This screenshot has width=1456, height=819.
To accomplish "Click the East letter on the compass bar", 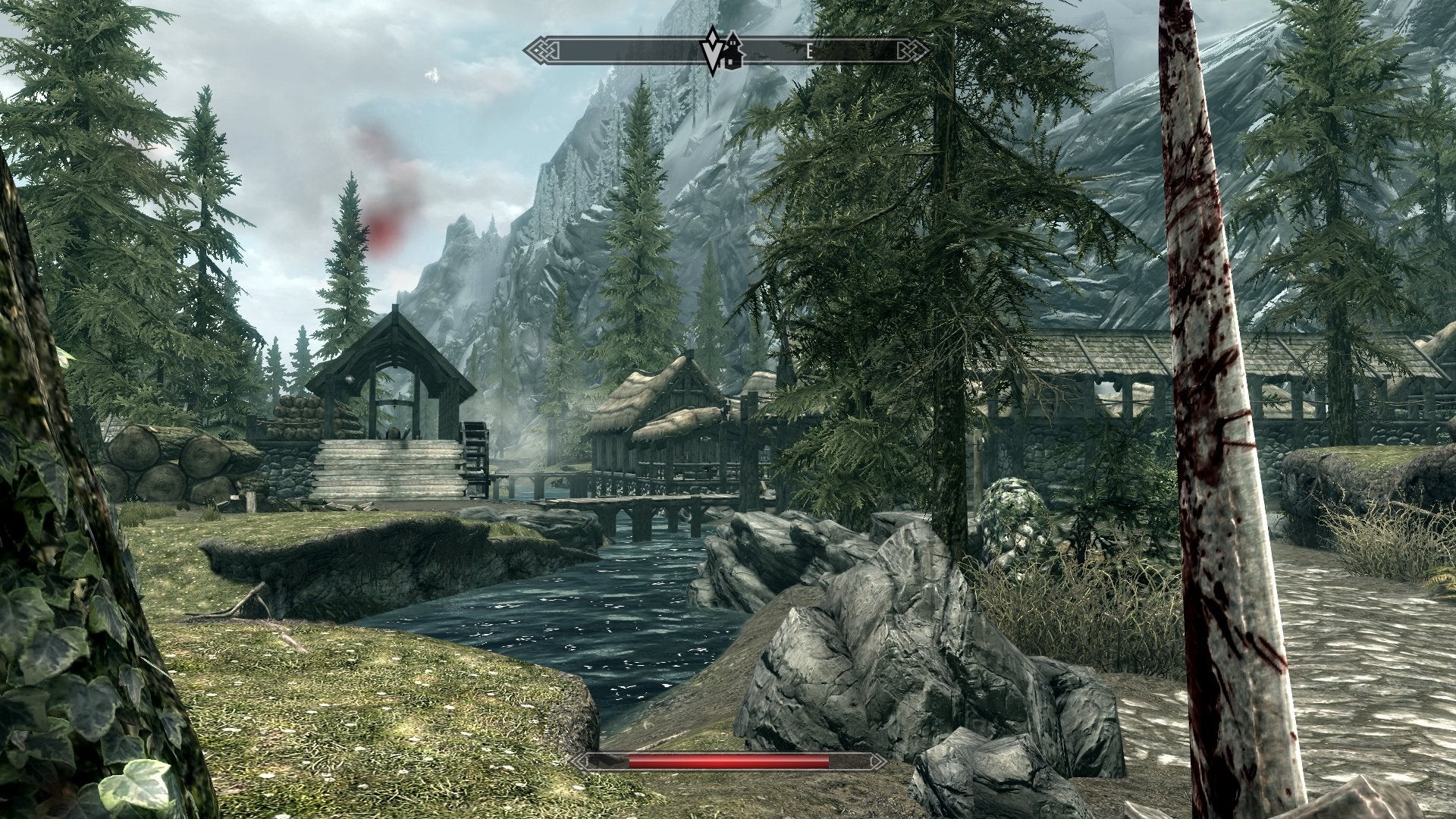I will coord(809,52).
